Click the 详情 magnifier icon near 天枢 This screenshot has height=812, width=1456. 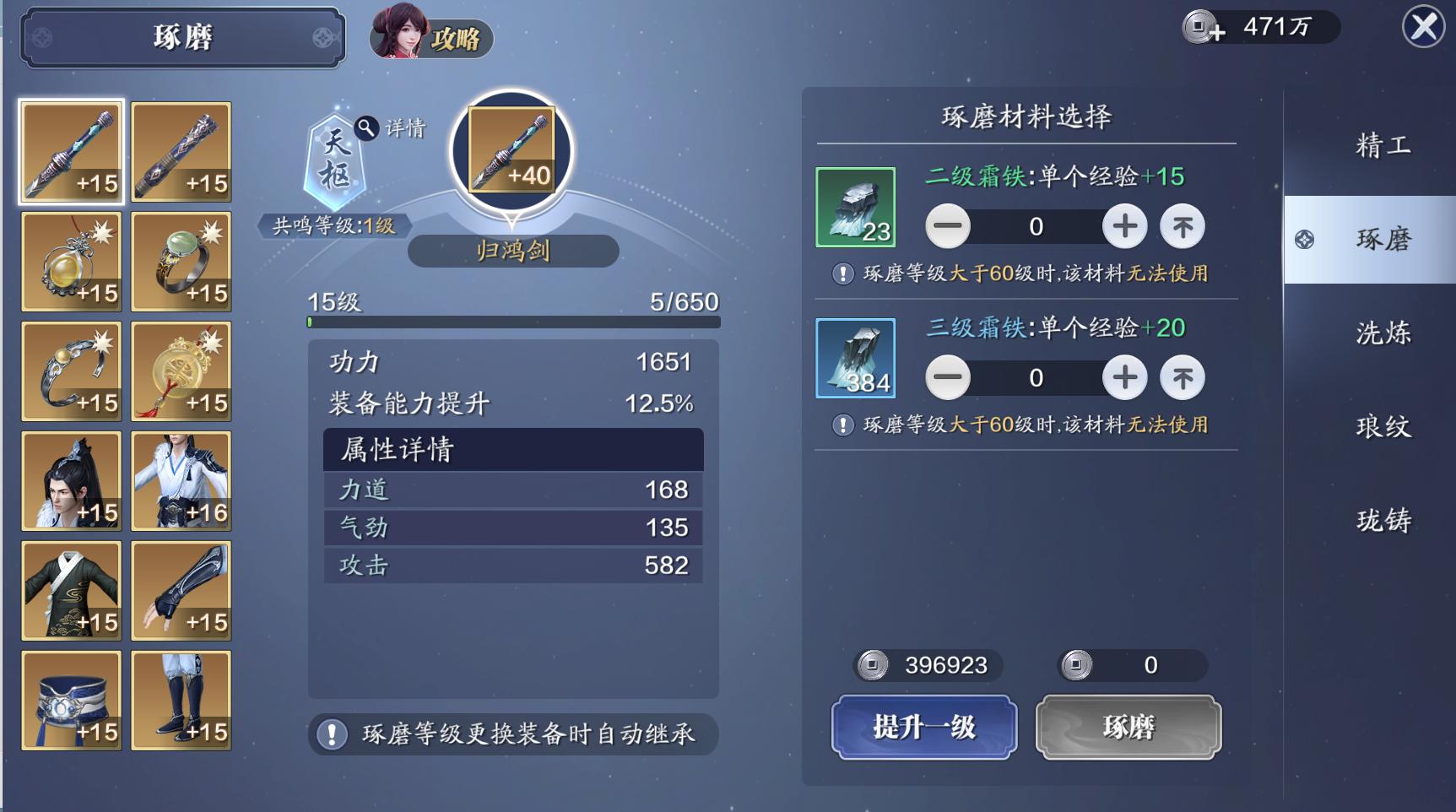click(365, 128)
